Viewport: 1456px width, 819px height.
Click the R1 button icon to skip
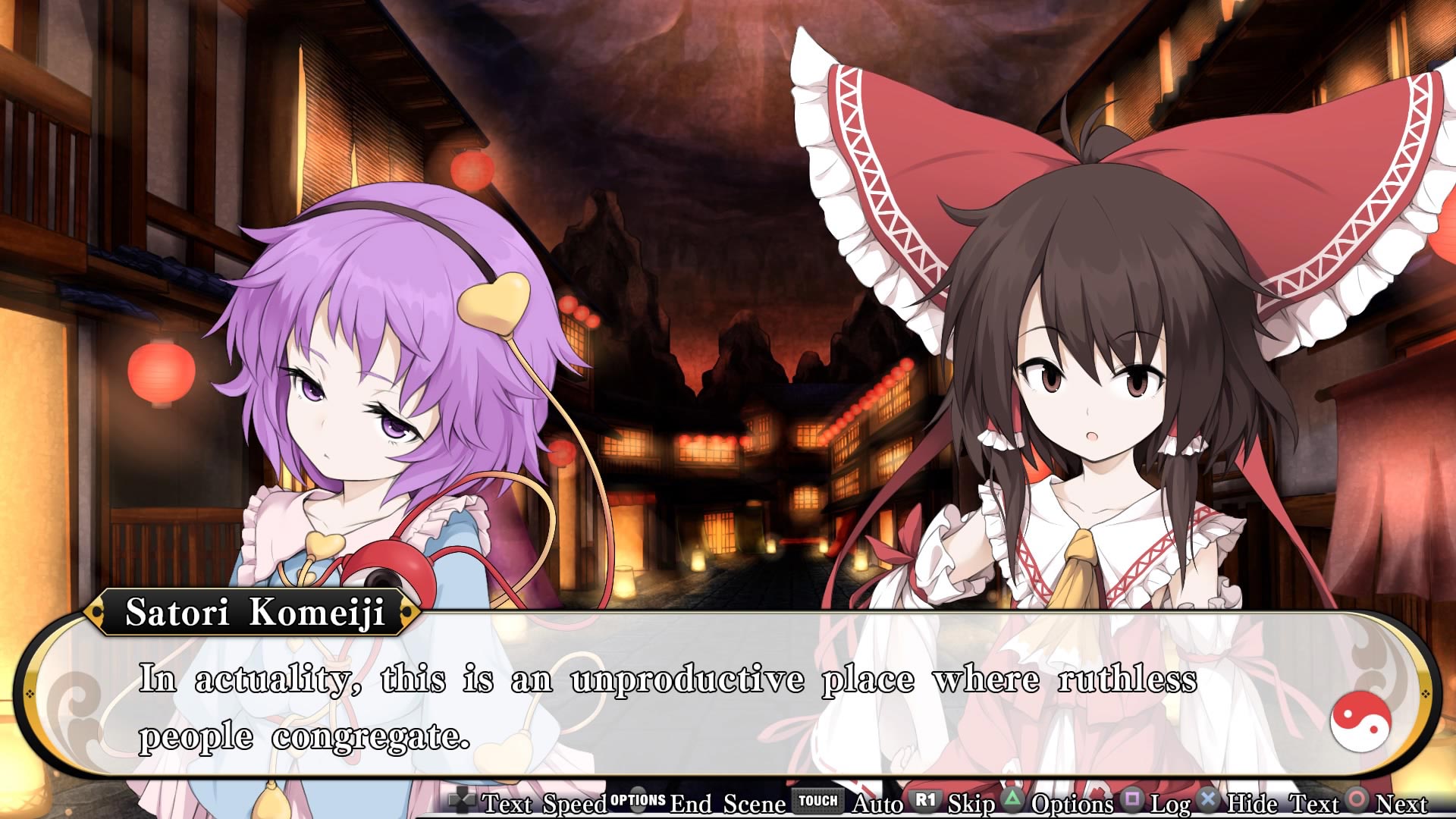tap(924, 802)
